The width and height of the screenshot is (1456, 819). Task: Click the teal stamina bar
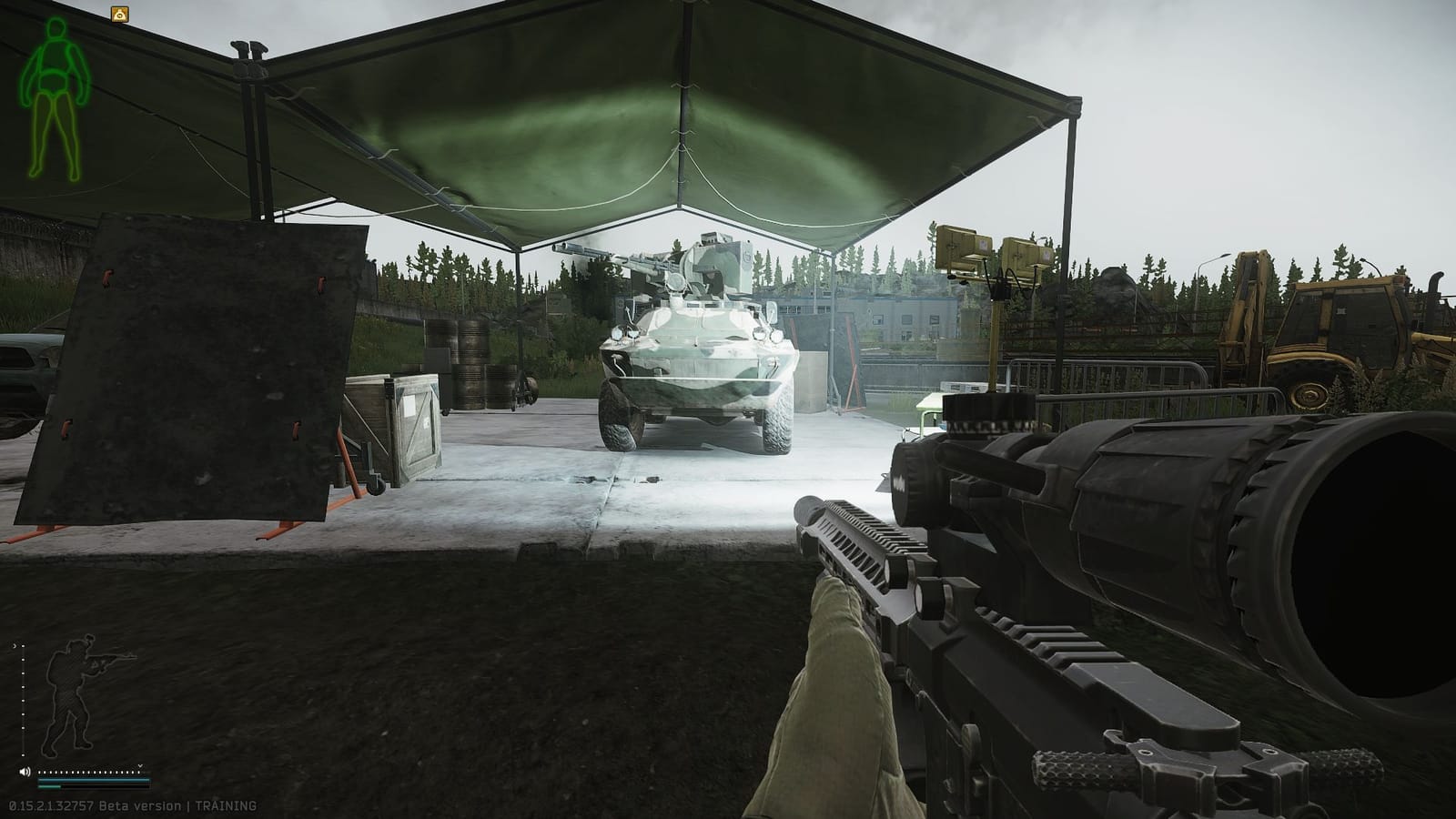[91, 780]
